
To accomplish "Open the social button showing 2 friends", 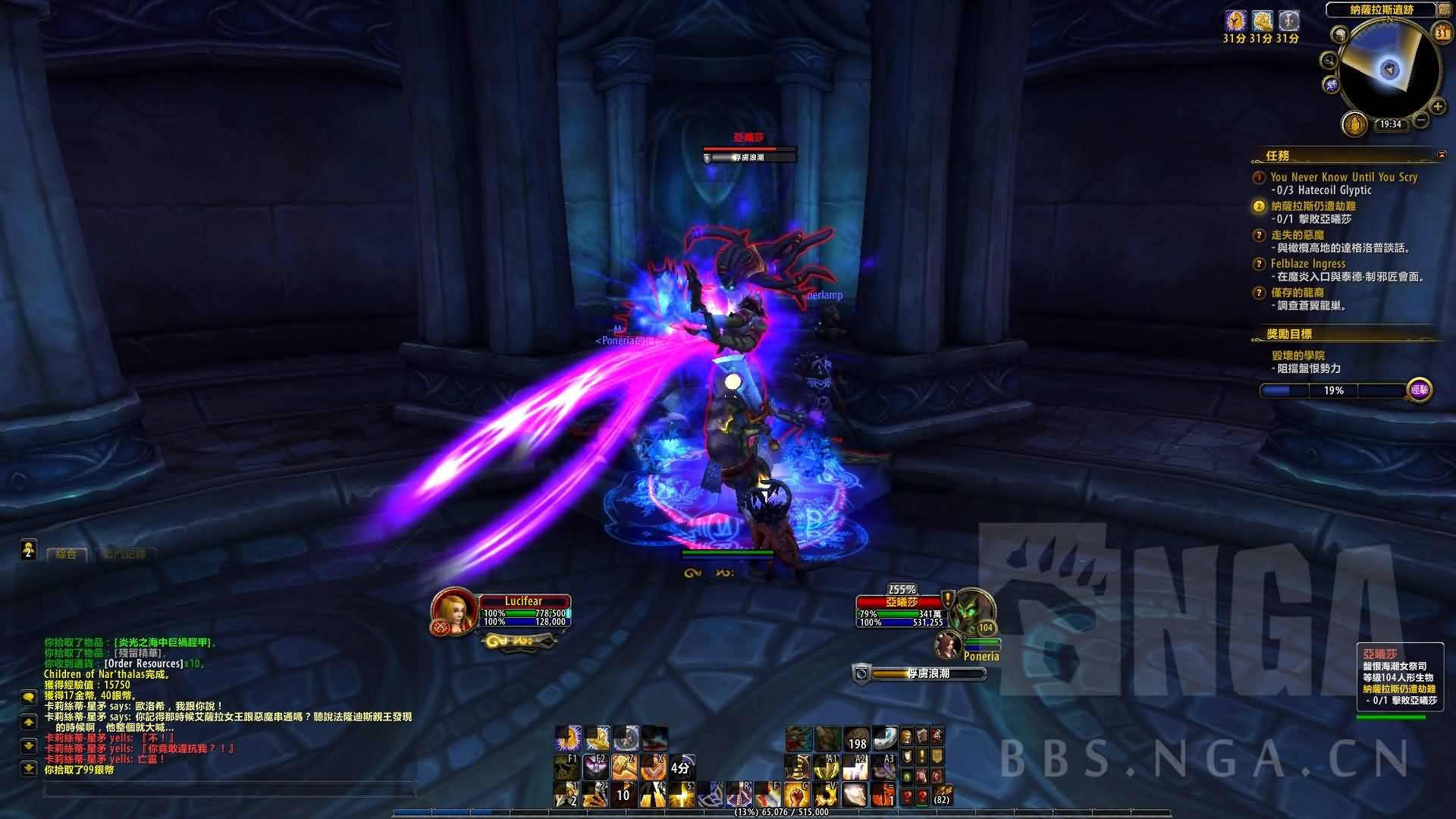I will [x=29, y=550].
